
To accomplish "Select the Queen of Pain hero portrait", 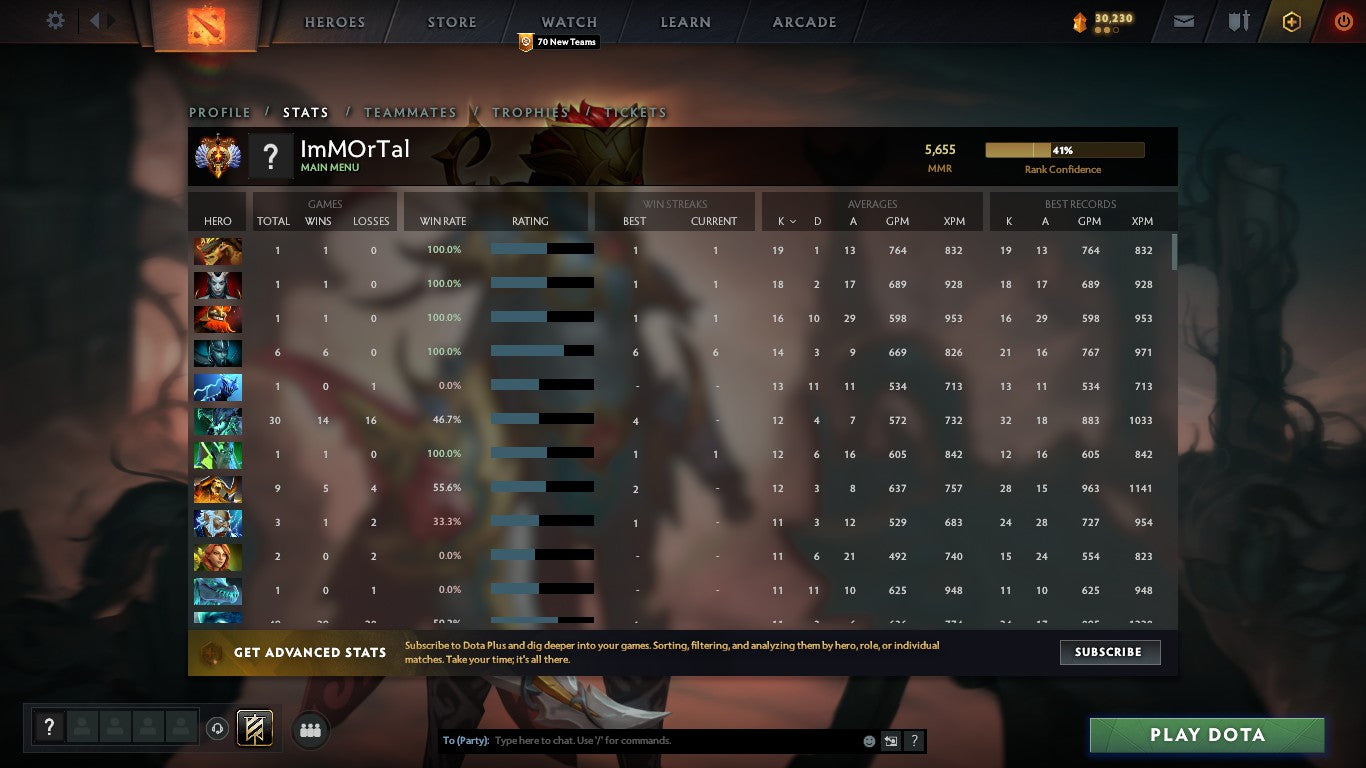I will point(218,284).
